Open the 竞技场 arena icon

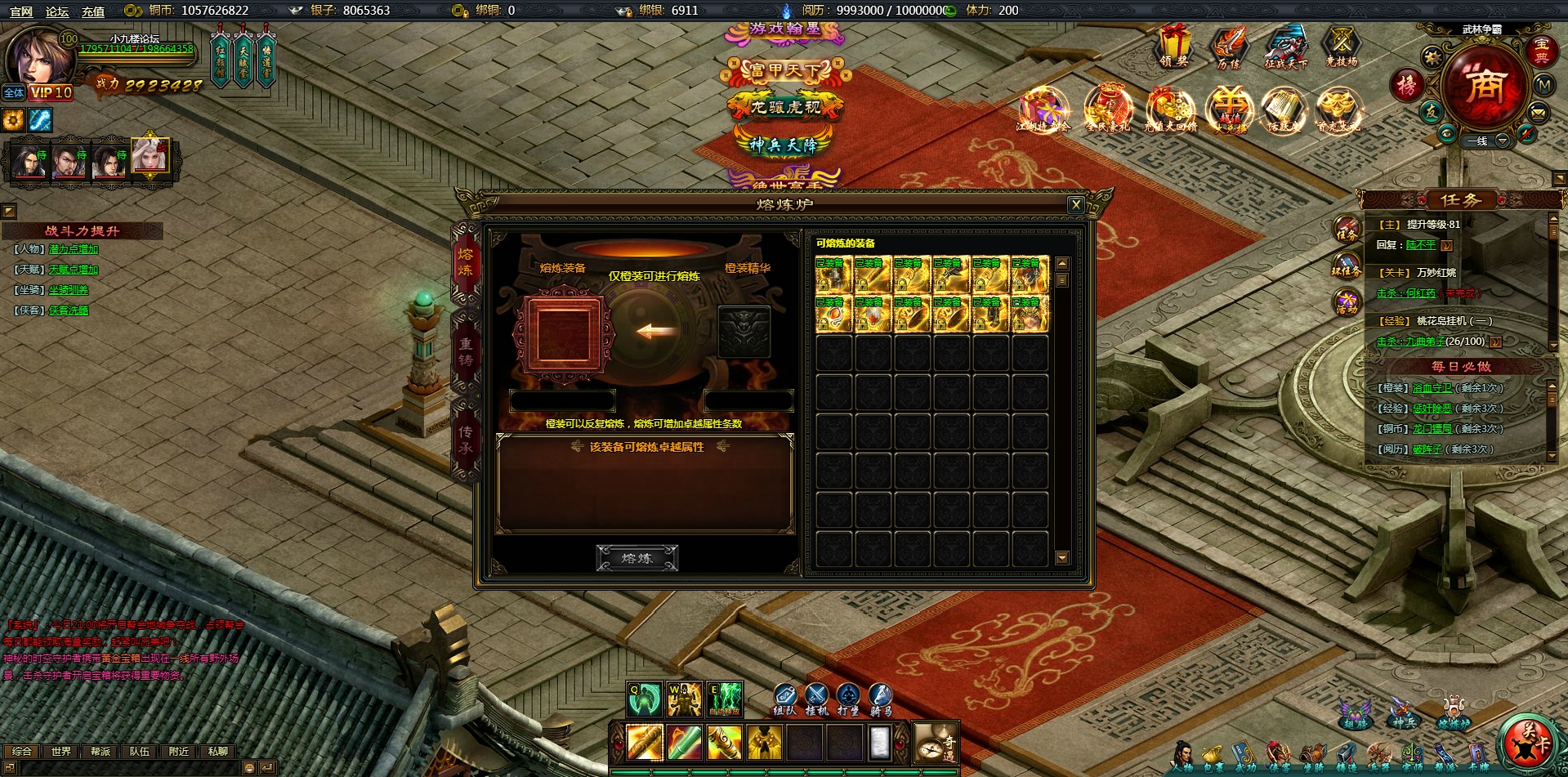click(x=1341, y=45)
